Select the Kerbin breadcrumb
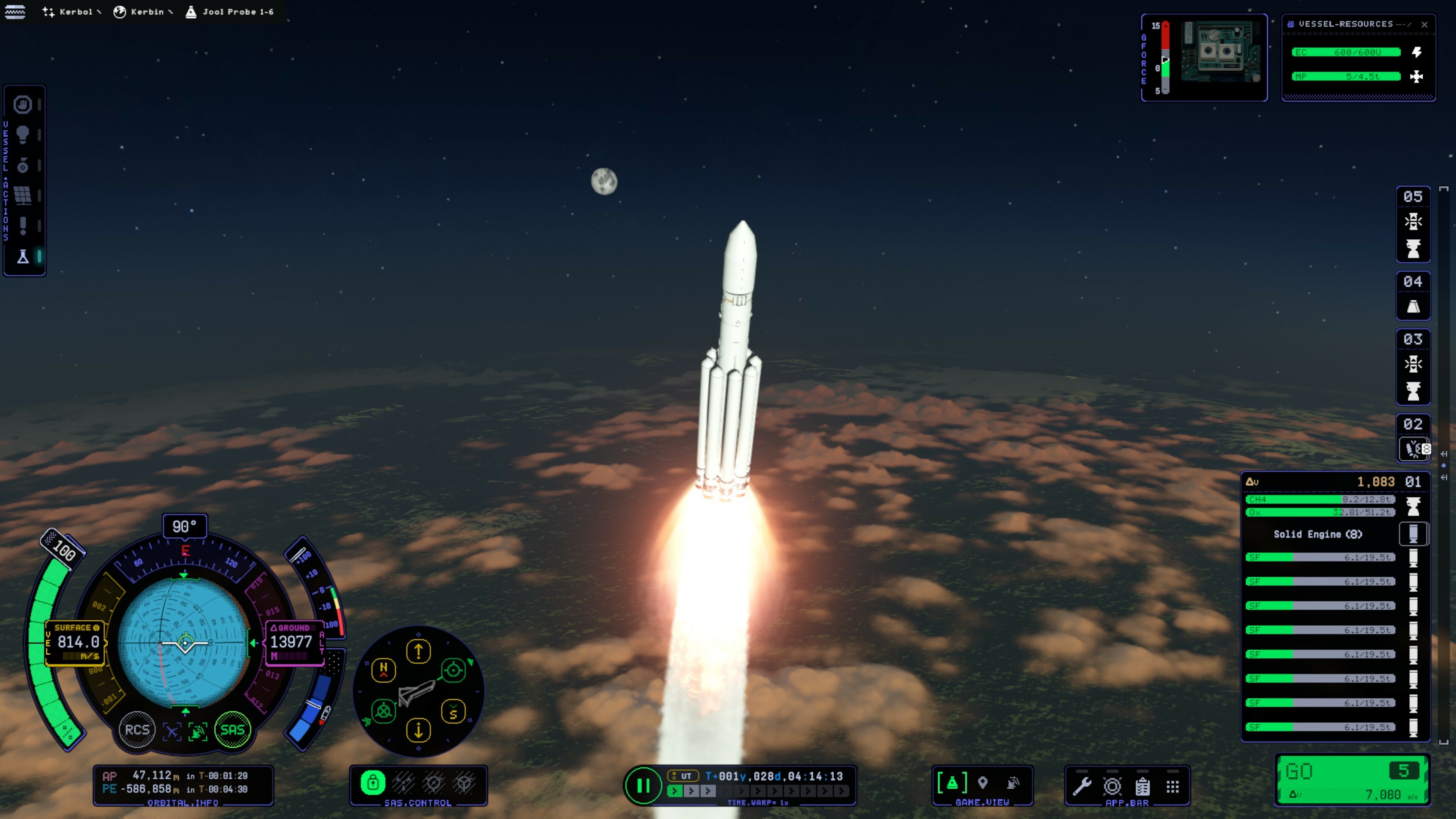The image size is (1456, 819). [143, 12]
